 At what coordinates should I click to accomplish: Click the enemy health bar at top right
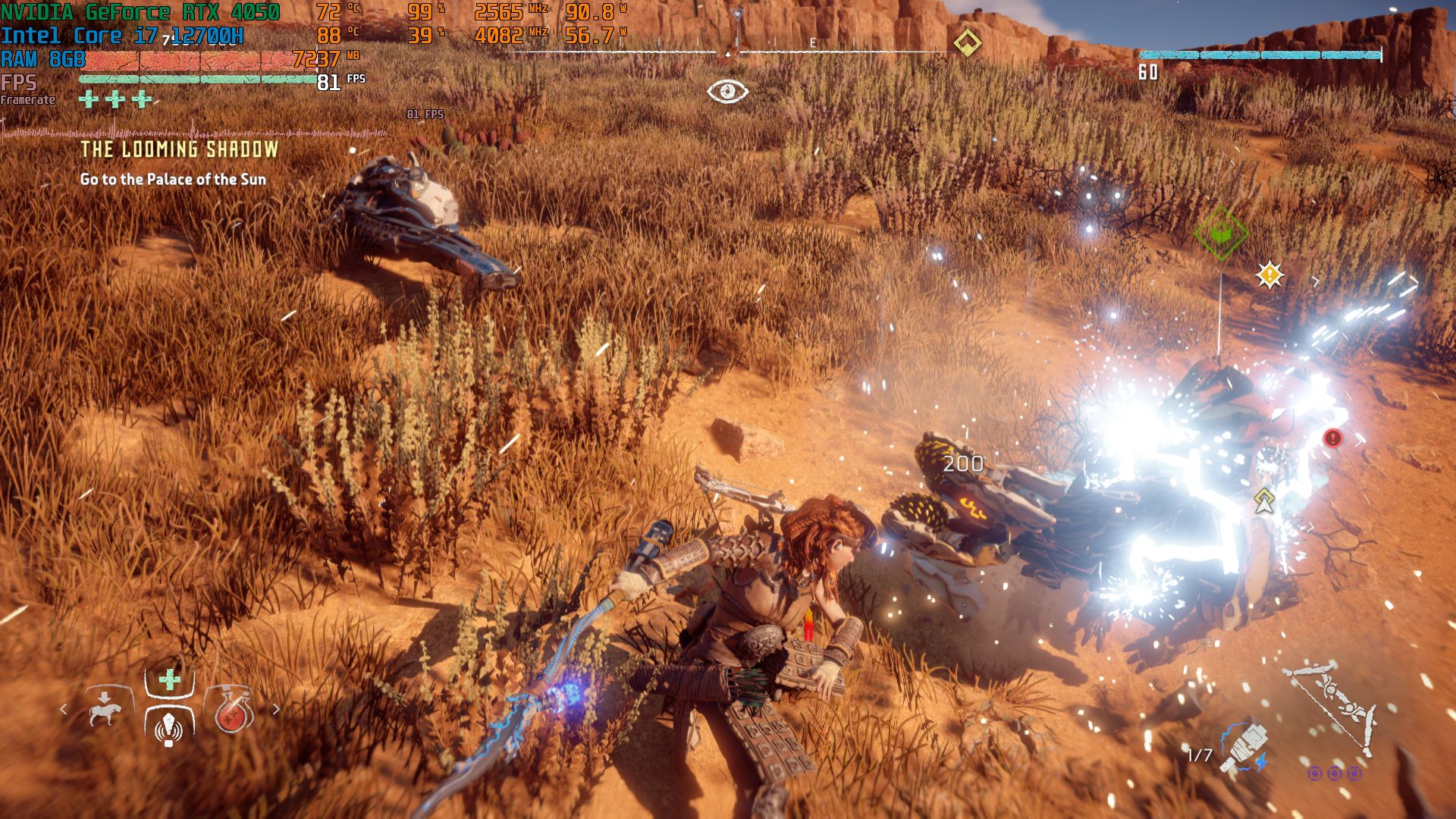[x=1263, y=55]
